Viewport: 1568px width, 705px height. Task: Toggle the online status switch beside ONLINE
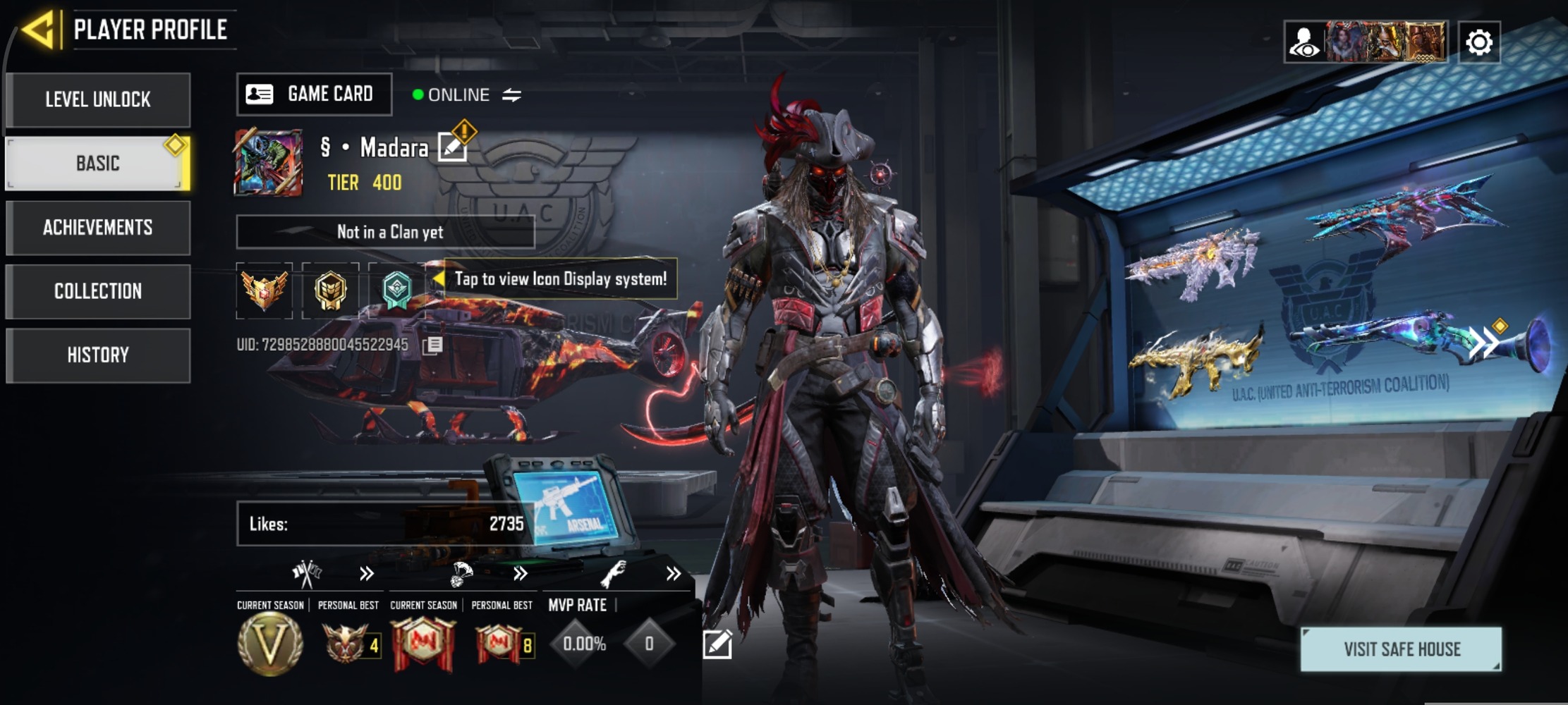pyautogui.click(x=511, y=94)
